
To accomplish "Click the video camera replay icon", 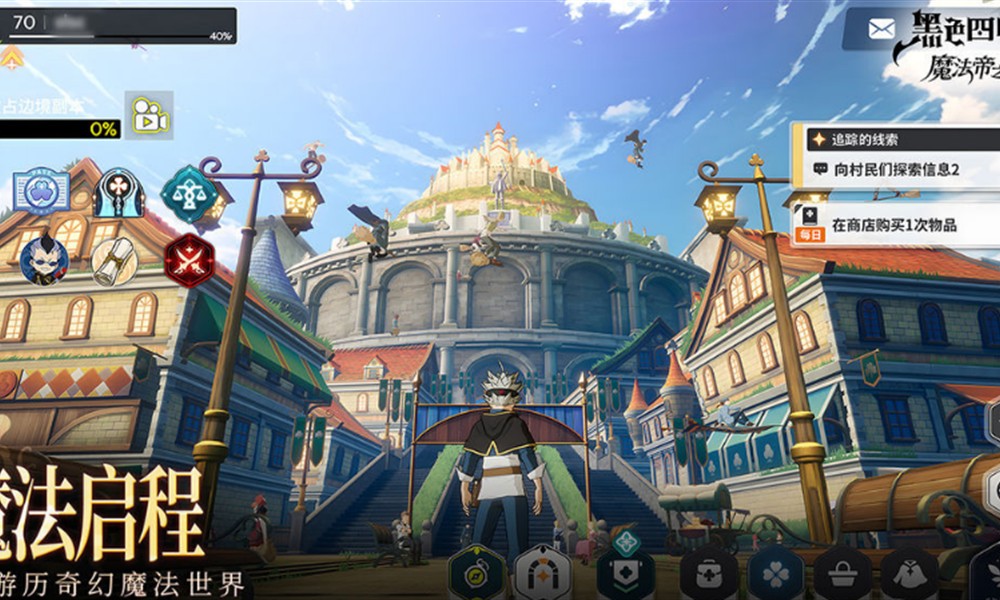I will (x=149, y=115).
